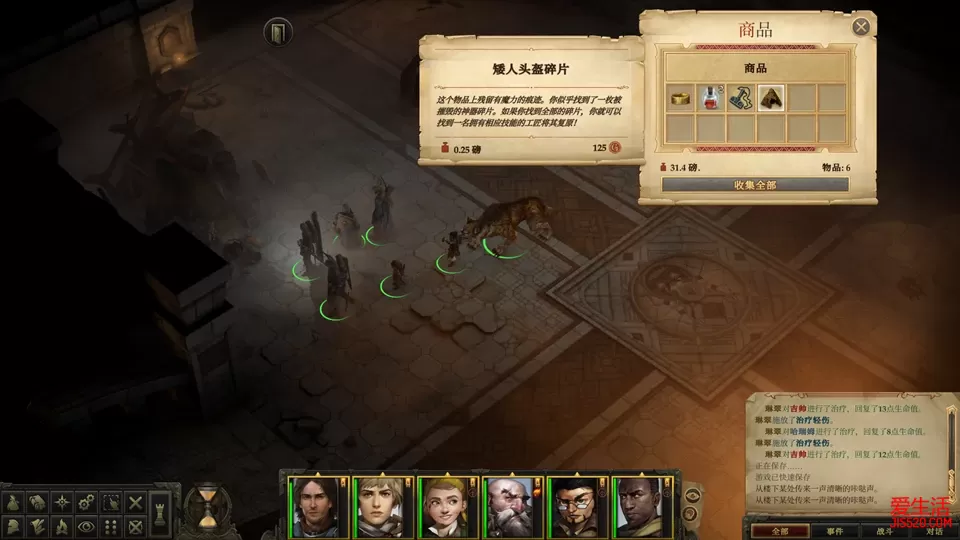960x540 pixels.
Task: Select the portrait with glasses
Action: (x=573, y=506)
